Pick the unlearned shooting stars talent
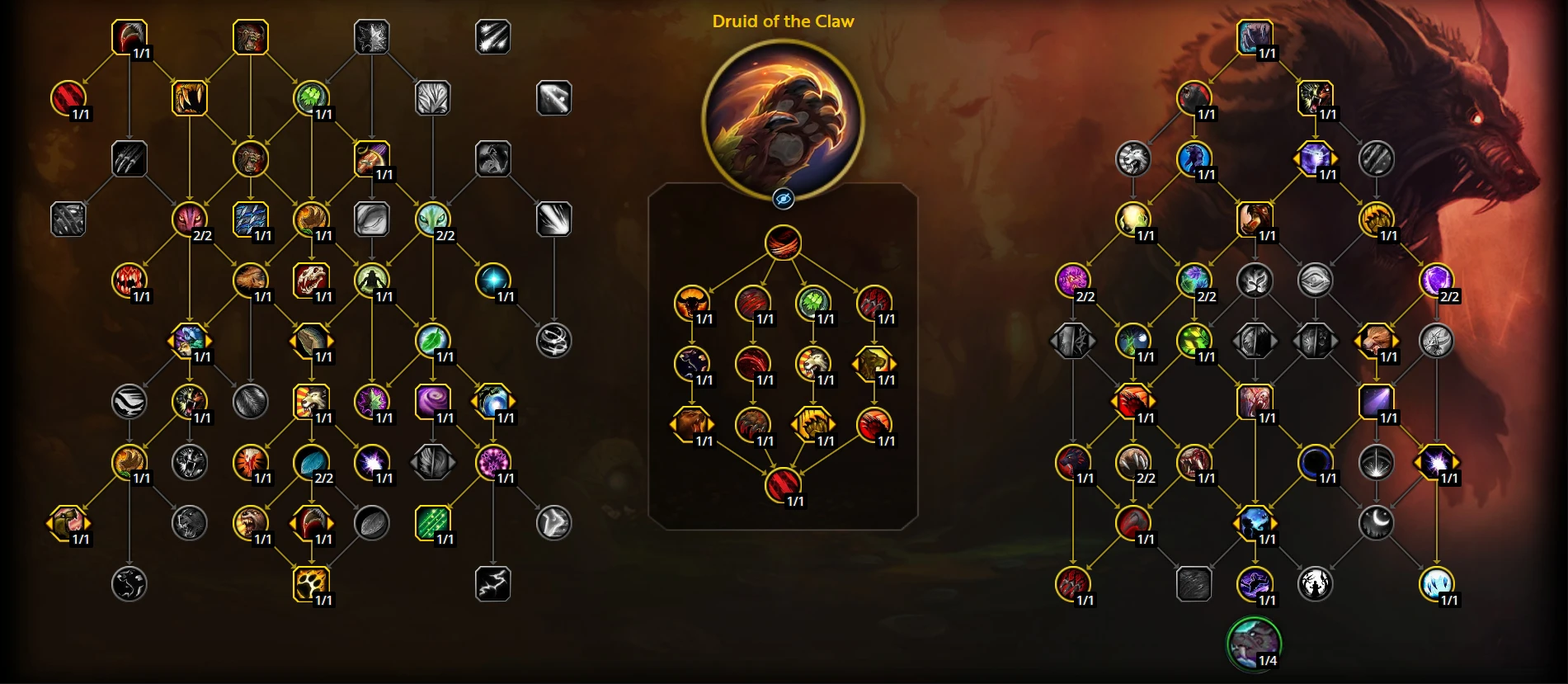The image size is (1568, 684). (492, 37)
